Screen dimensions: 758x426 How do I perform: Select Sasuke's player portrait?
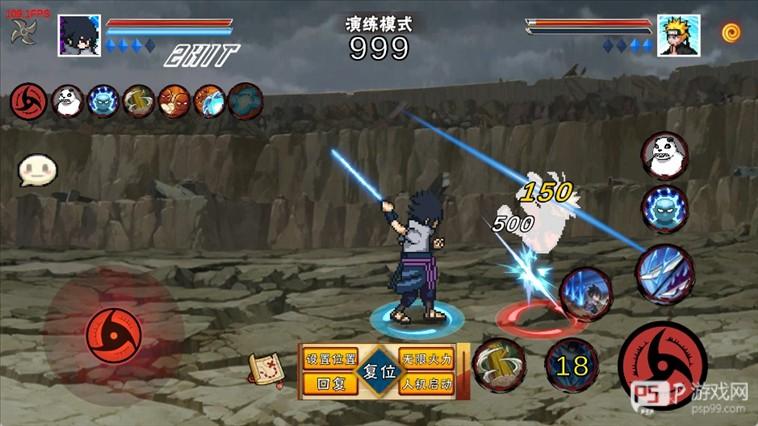pyautogui.click(x=79, y=34)
